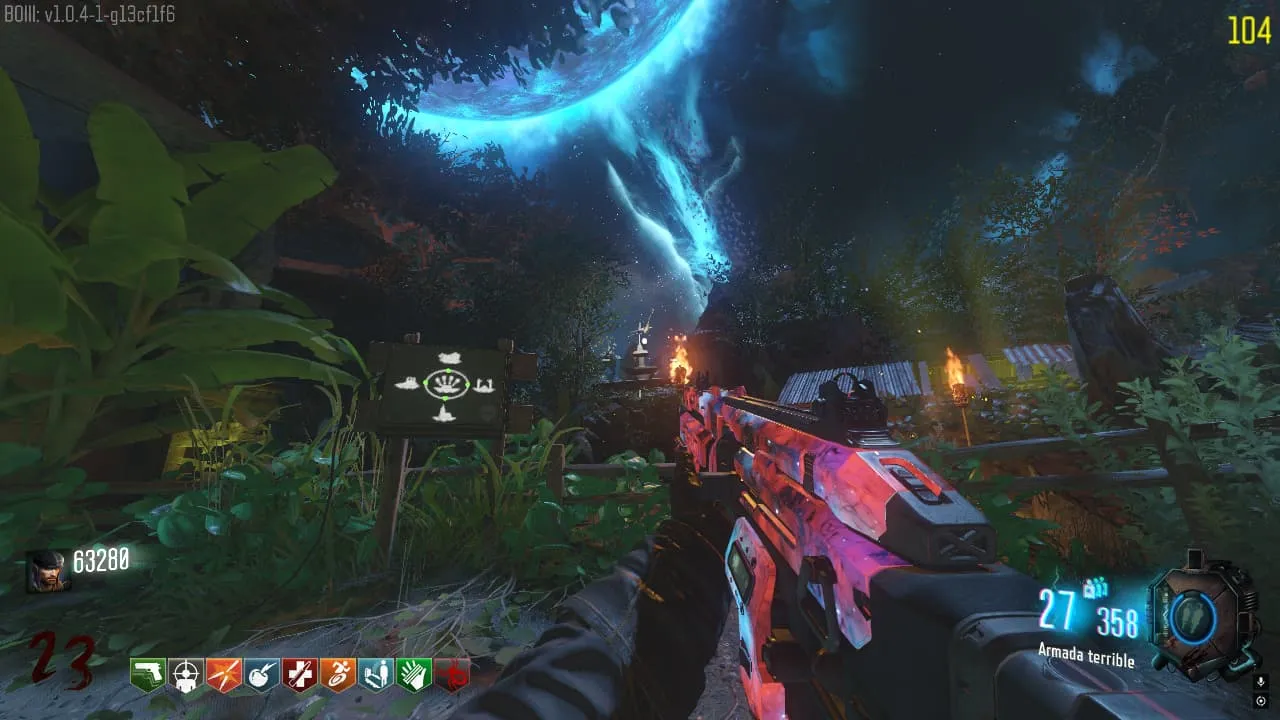Viewport: 1280px width, 720px height.
Task: Choose the orange Double Tap perk icon
Action: 224,675
